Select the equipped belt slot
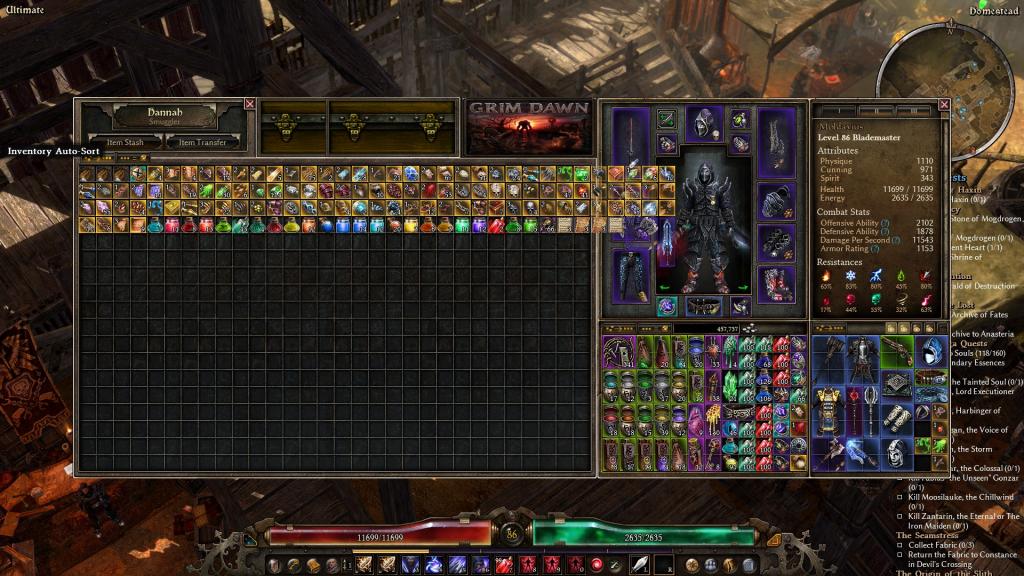 (703, 306)
